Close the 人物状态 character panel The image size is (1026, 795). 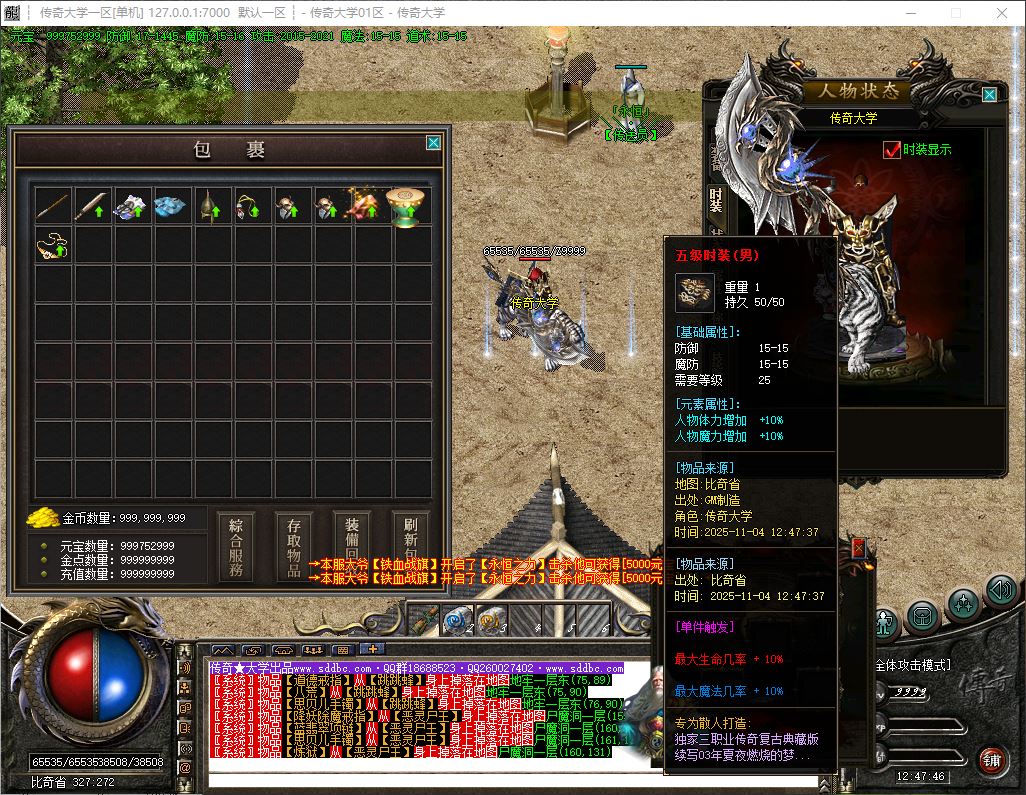click(x=989, y=95)
